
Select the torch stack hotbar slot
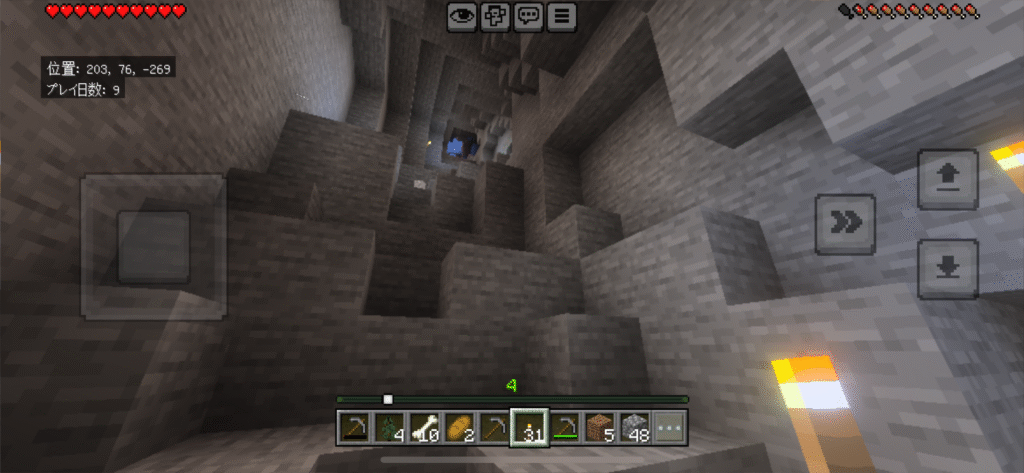coord(529,427)
